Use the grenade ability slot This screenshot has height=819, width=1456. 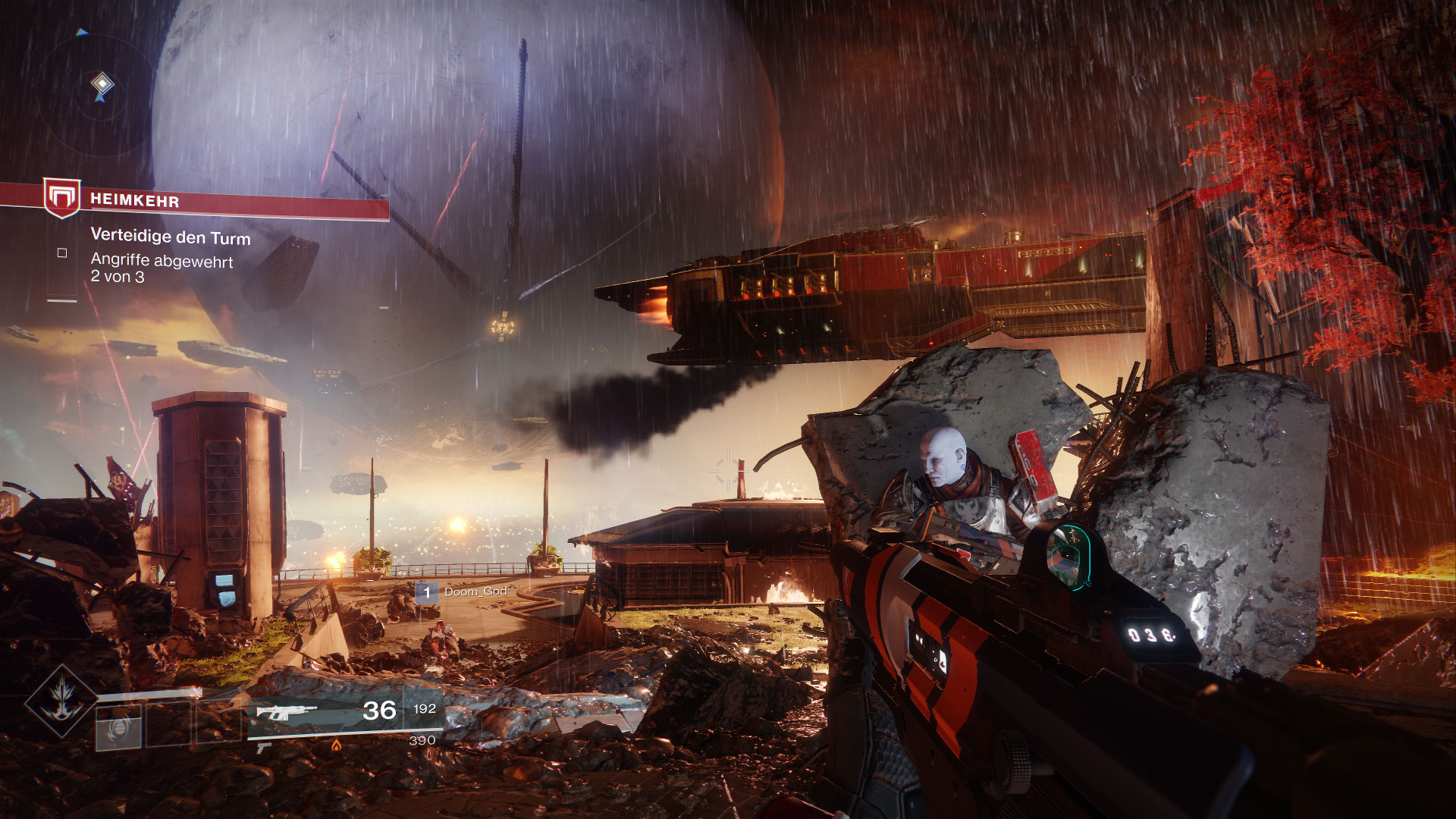click(119, 726)
